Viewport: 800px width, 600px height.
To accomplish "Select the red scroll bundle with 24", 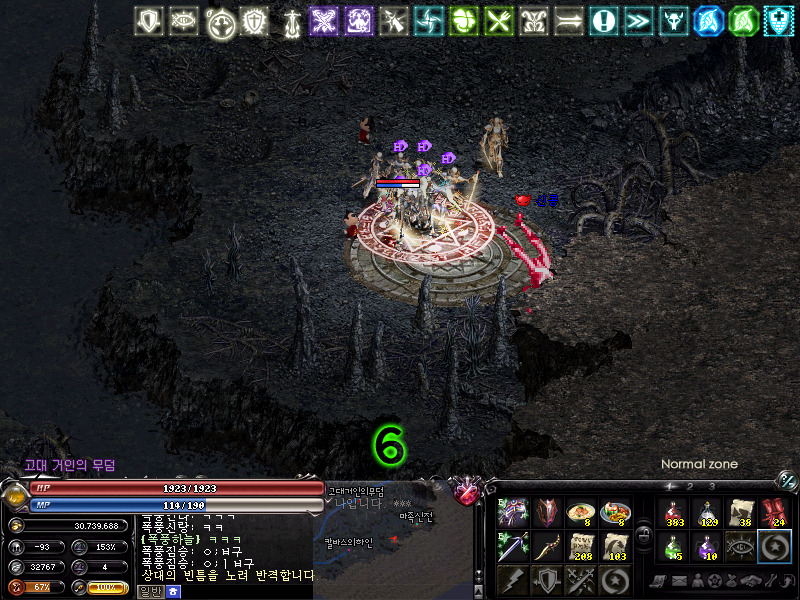I will pyautogui.click(x=774, y=513).
